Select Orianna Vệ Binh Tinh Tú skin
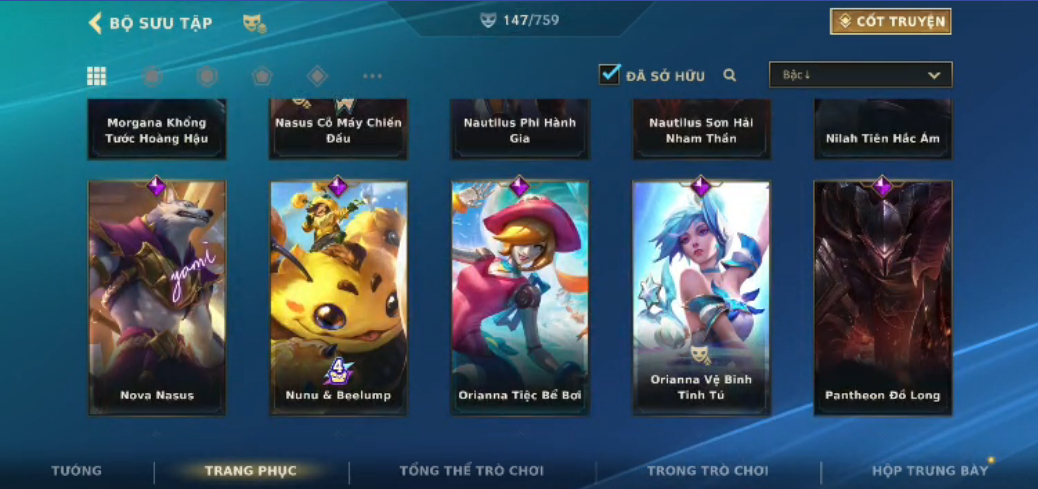The width and height of the screenshot is (1038, 489). click(701, 297)
